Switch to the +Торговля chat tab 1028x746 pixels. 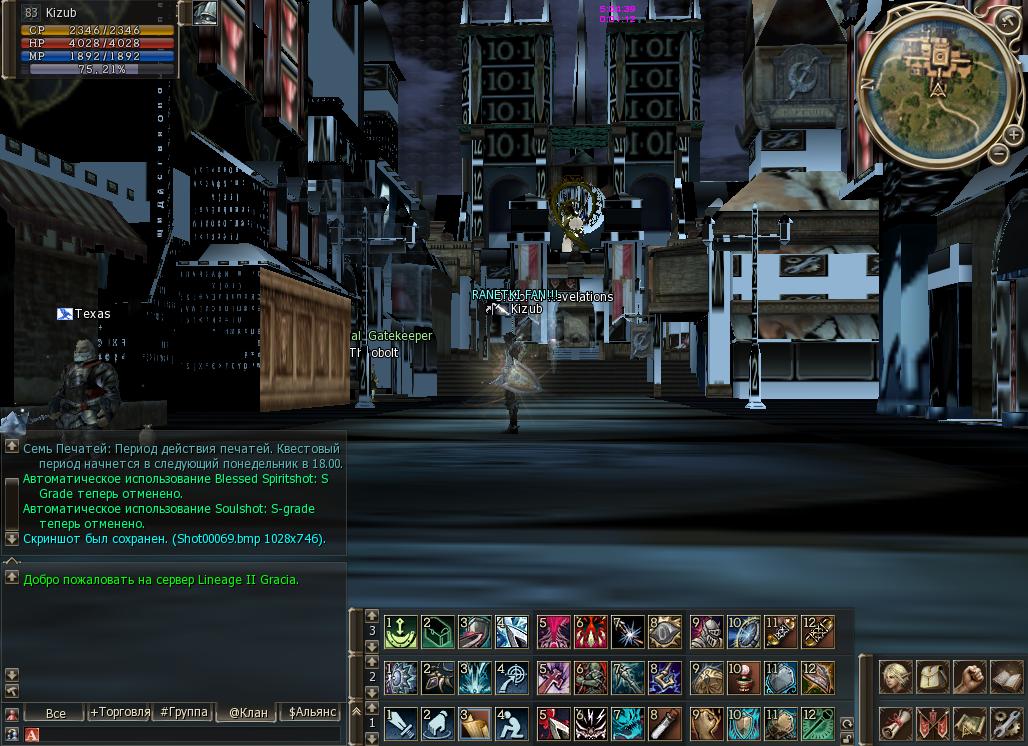[x=119, y=712]
